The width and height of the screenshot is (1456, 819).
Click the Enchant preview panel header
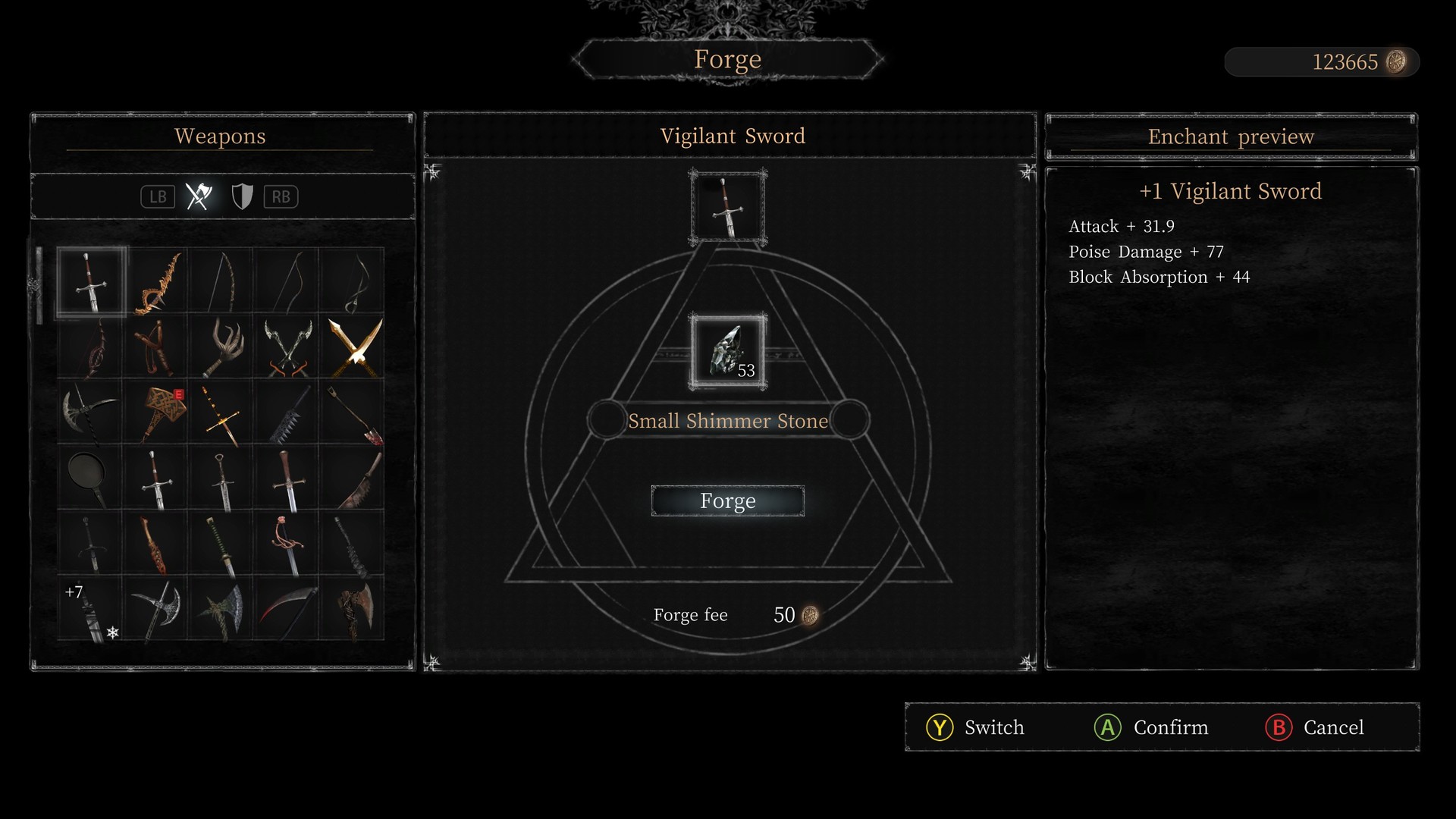coord(1230,136)
